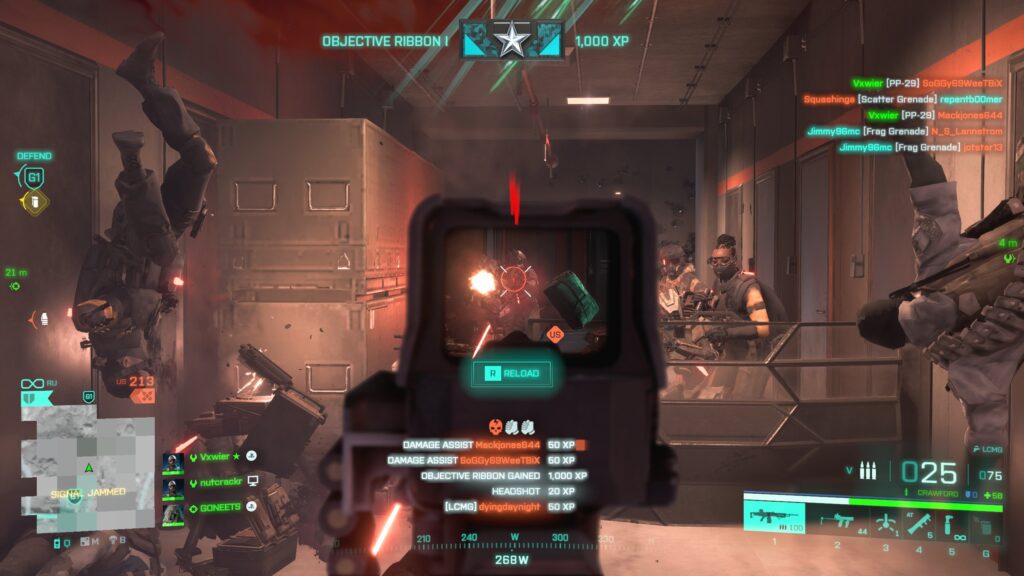The height and width of the screenshot is (576, 1024).
Task: Click the compass heading bar
Action: (x=511, y=540)
